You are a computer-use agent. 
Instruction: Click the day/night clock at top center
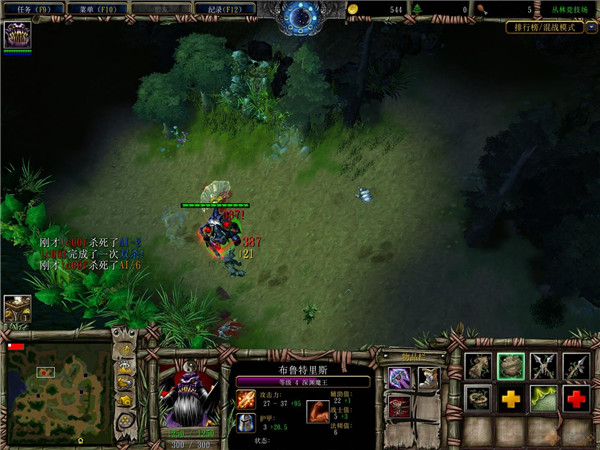click(300, 16)
